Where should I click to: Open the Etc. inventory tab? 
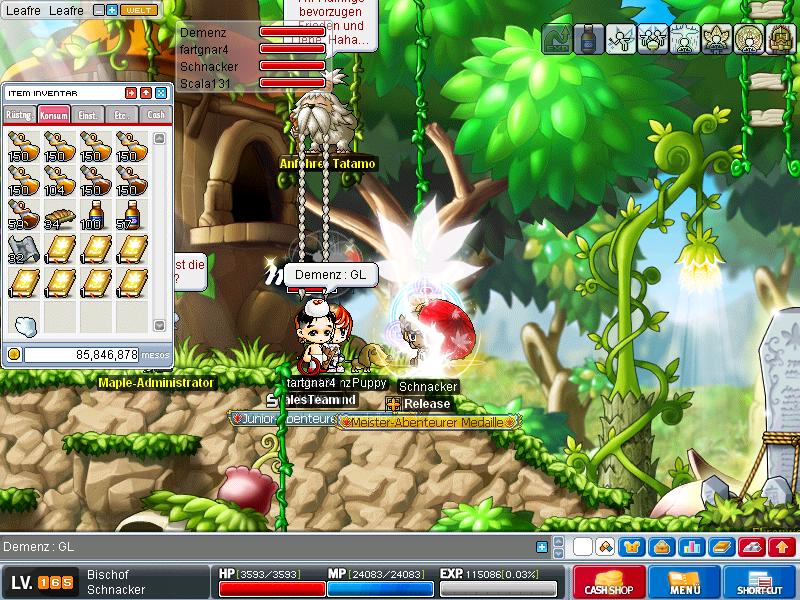click(121, 115)
